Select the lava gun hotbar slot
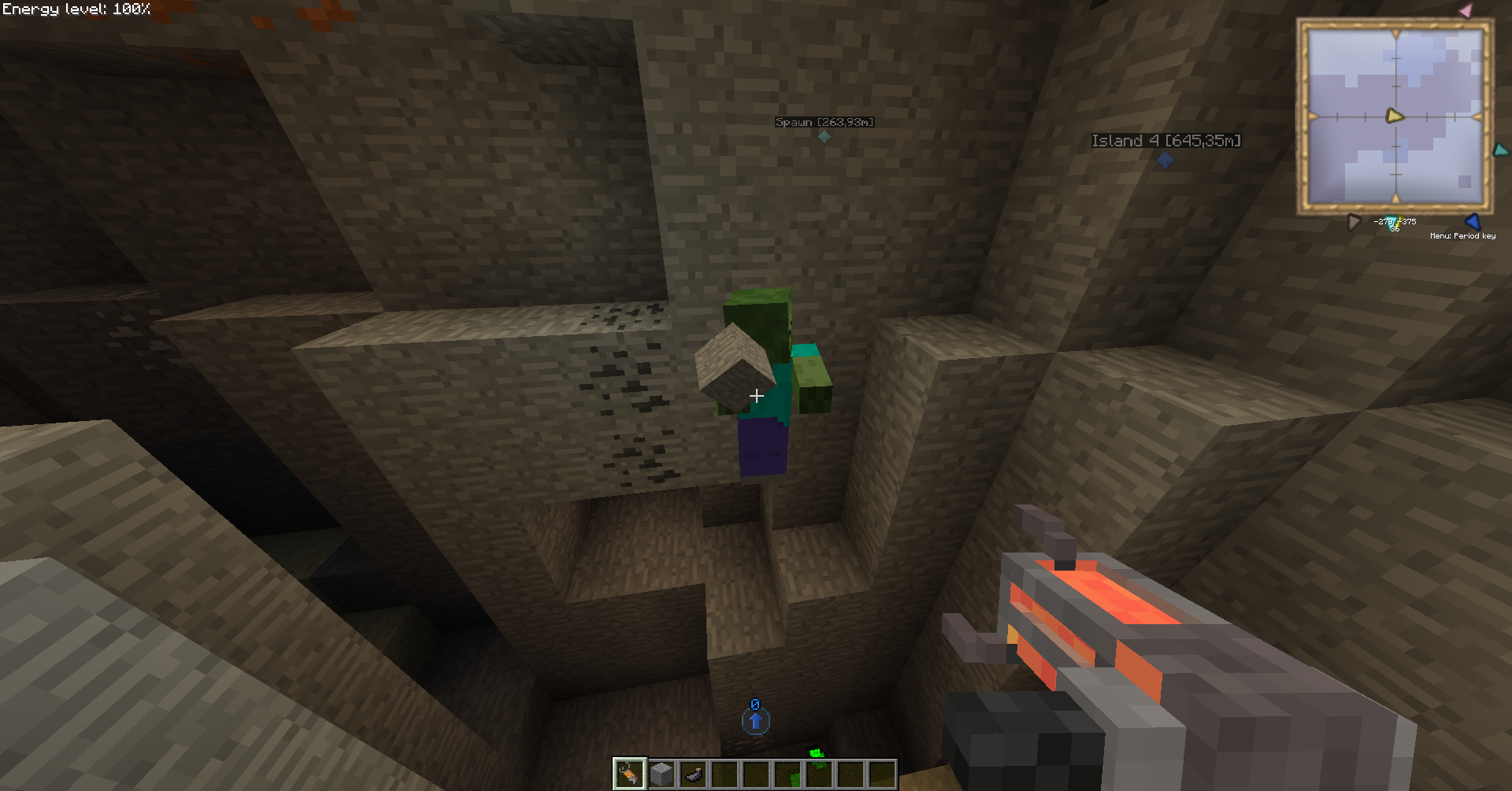This screenshot has width=1512, height=791. [x=629, y=774]
